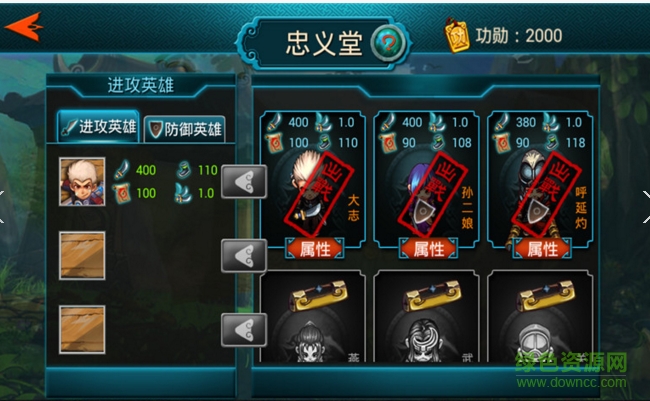
Task: Click the arrow button beside the hero portrait
Action: [x=243, y=181]
